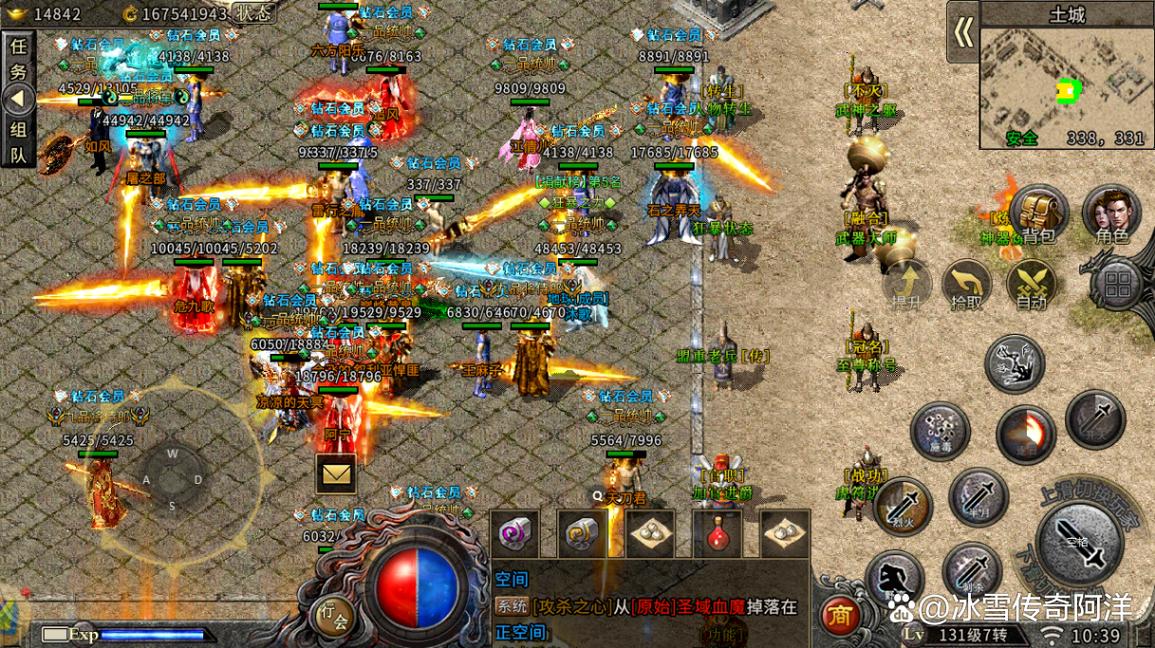The height and width of the screenshot is (648, 1155).
Task: Open the four-square grid menu button
Action: pos(1116,284)
